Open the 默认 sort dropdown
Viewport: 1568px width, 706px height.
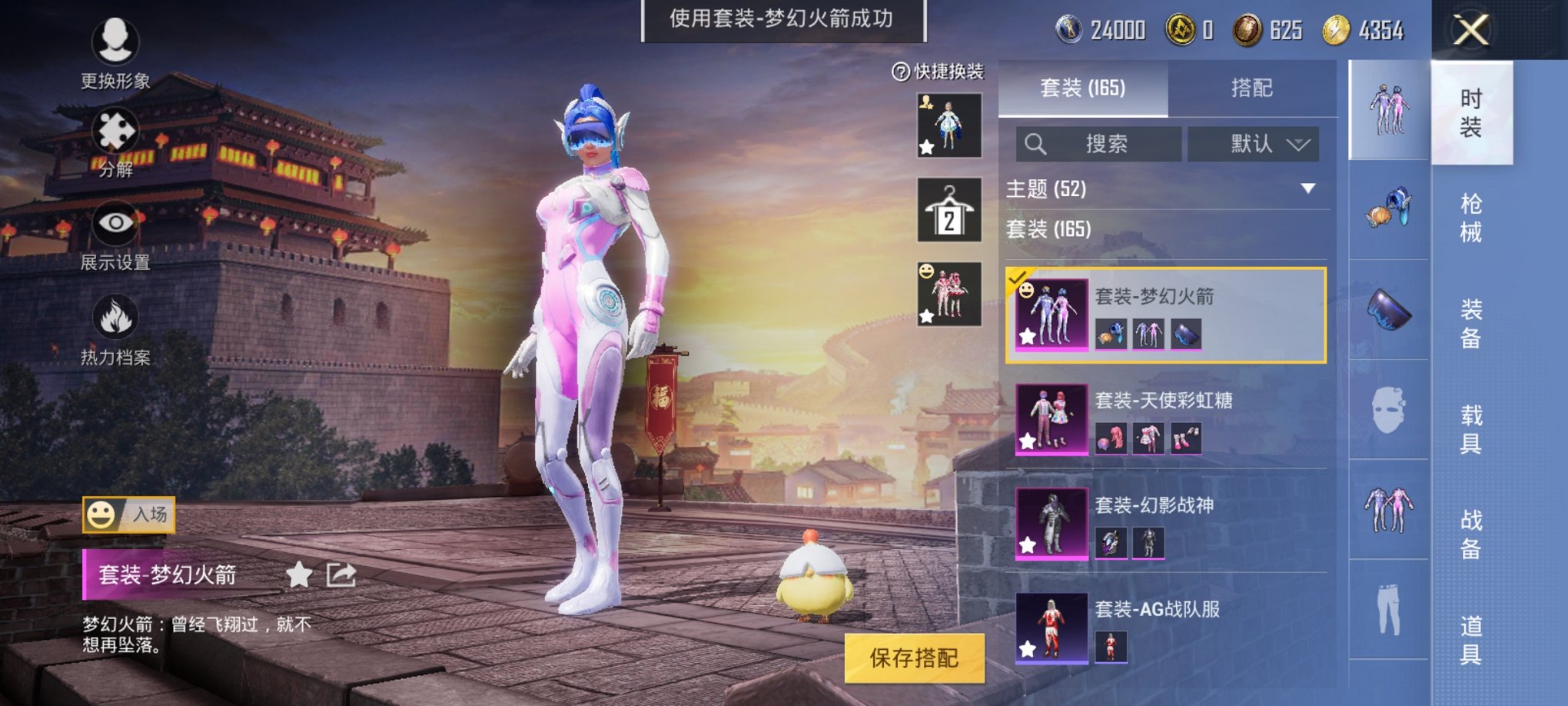tap(1253, 145)
